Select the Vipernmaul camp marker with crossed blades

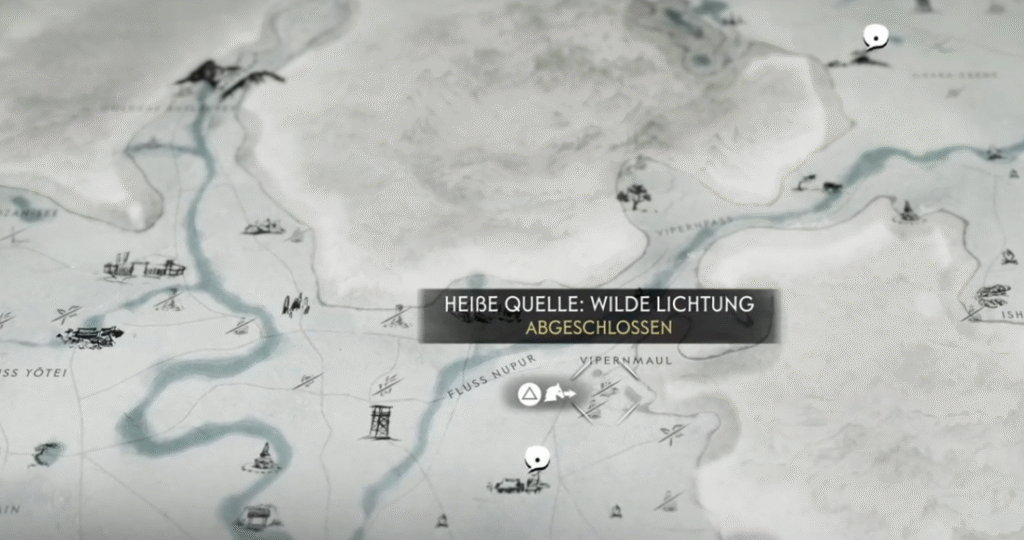(604, 392)
